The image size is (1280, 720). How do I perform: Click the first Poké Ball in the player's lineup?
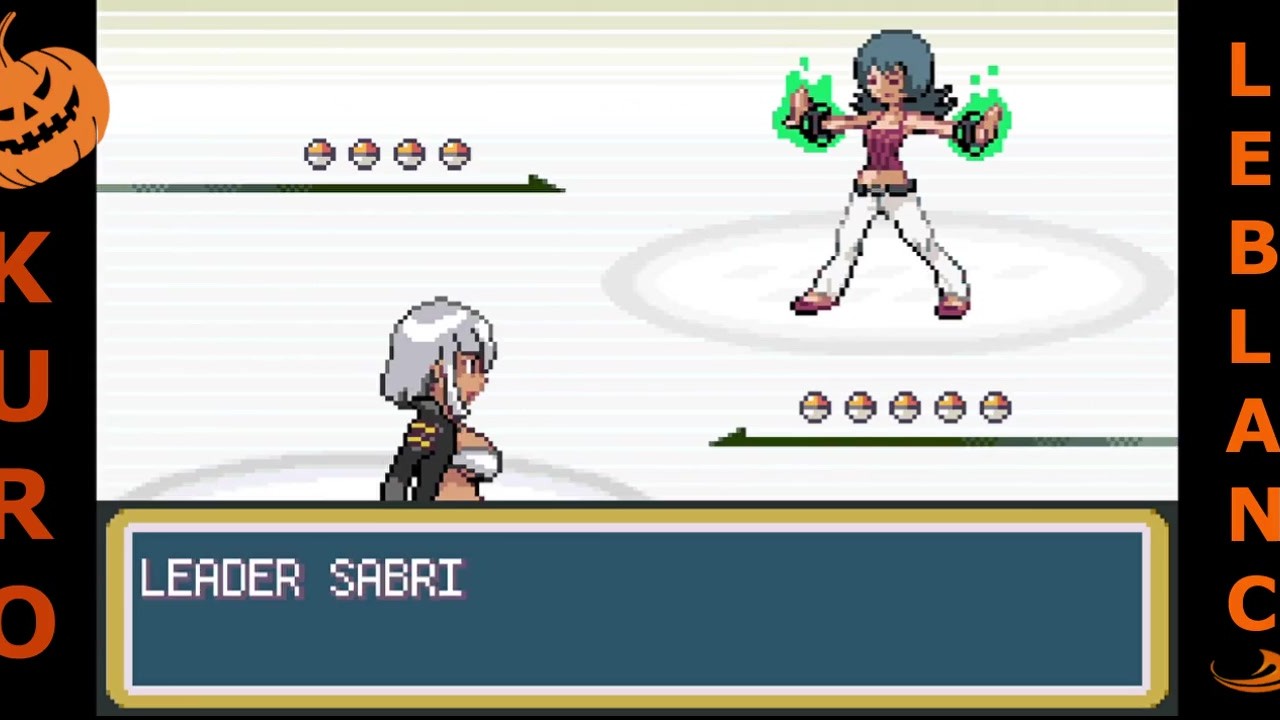click(x=817, y=406)
